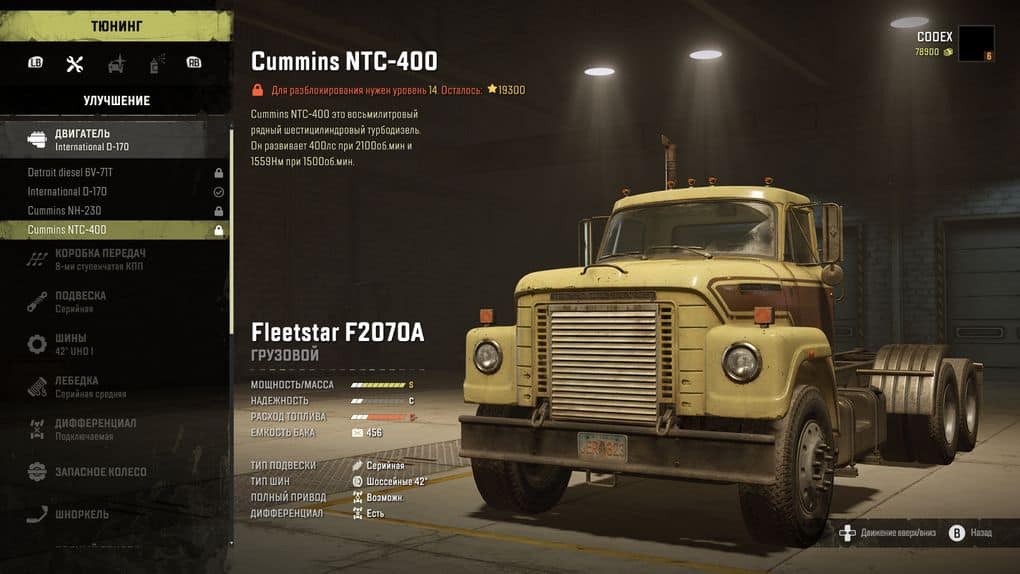Open the spray paint customization tab
The height and width of the screenshot is (574, 1020).
point(156,64)
